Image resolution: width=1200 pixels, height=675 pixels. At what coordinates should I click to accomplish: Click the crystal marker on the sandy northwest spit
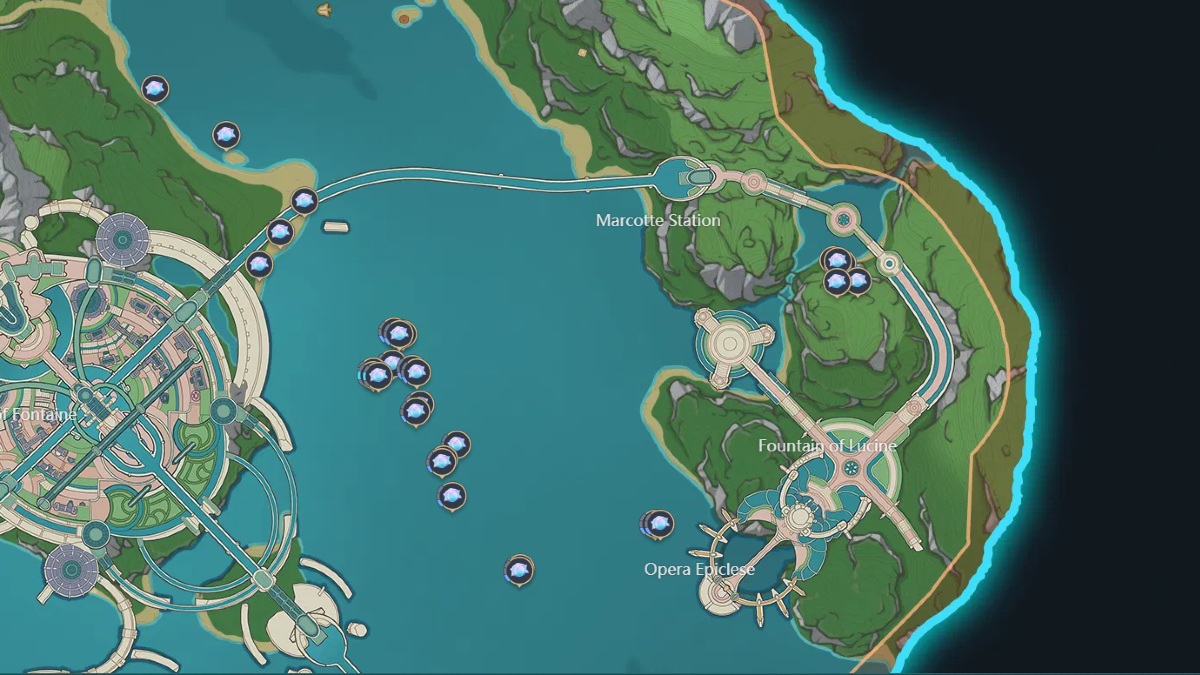227,135
